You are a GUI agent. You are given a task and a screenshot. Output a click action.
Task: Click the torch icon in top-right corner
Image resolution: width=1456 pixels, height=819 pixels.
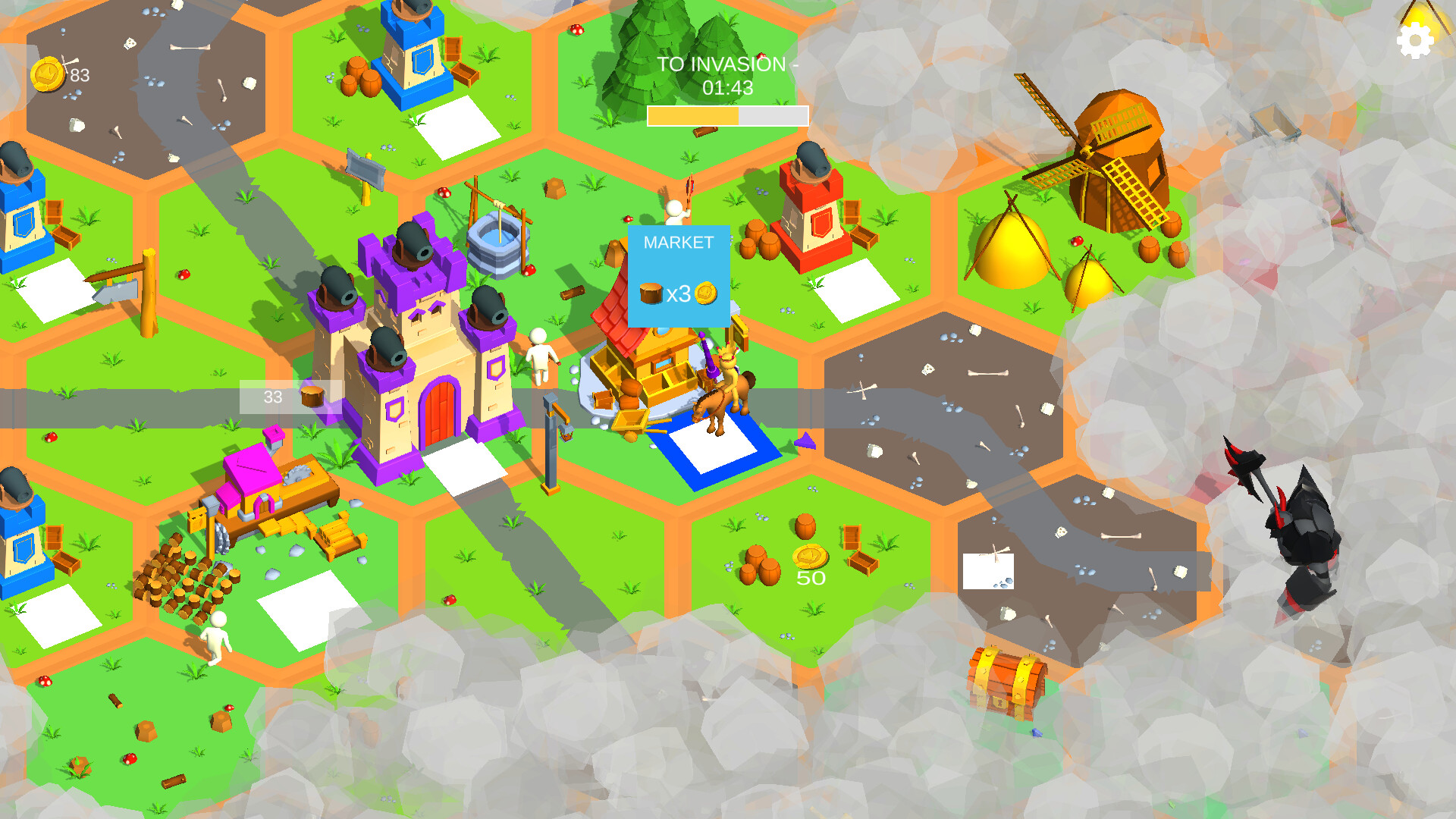[x=1423, y=14]
